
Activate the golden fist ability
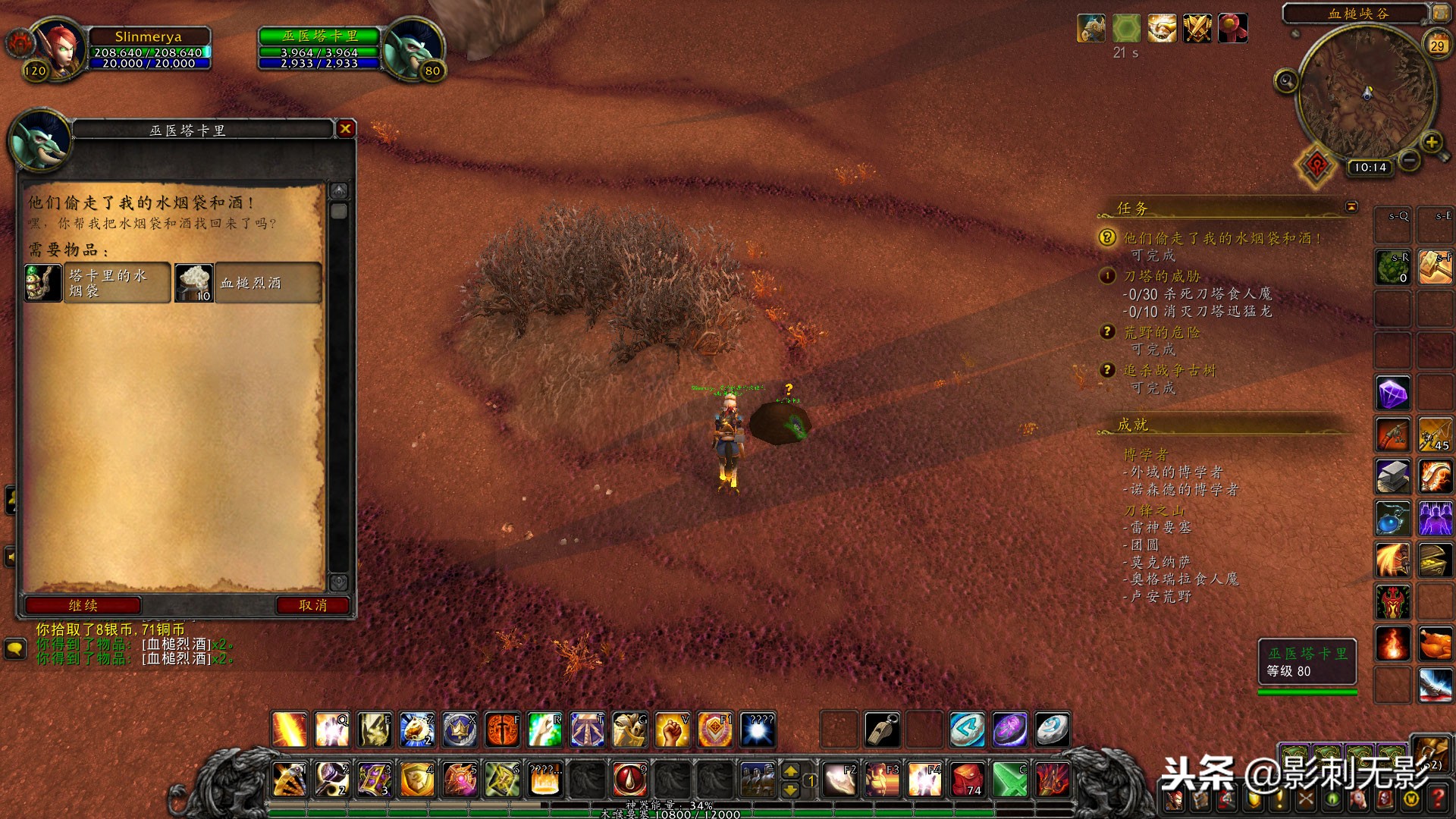tap(671, 730)
